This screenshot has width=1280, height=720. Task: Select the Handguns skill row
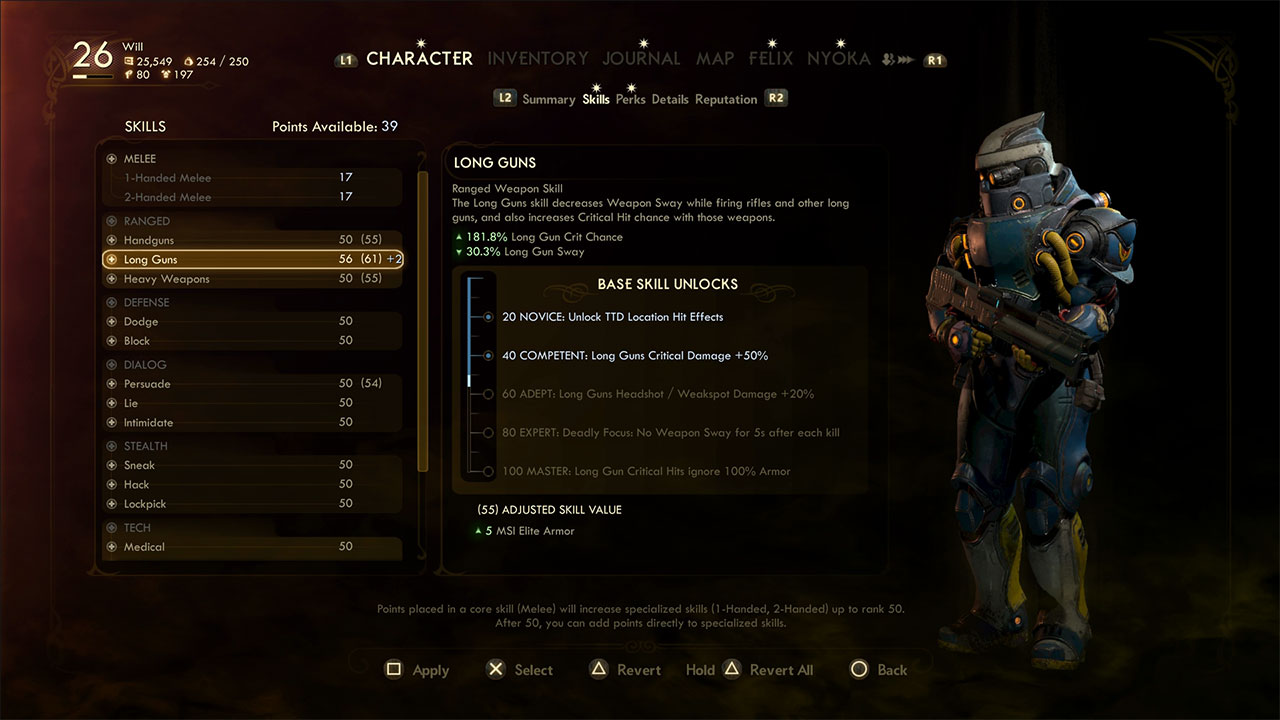point(252,241)
